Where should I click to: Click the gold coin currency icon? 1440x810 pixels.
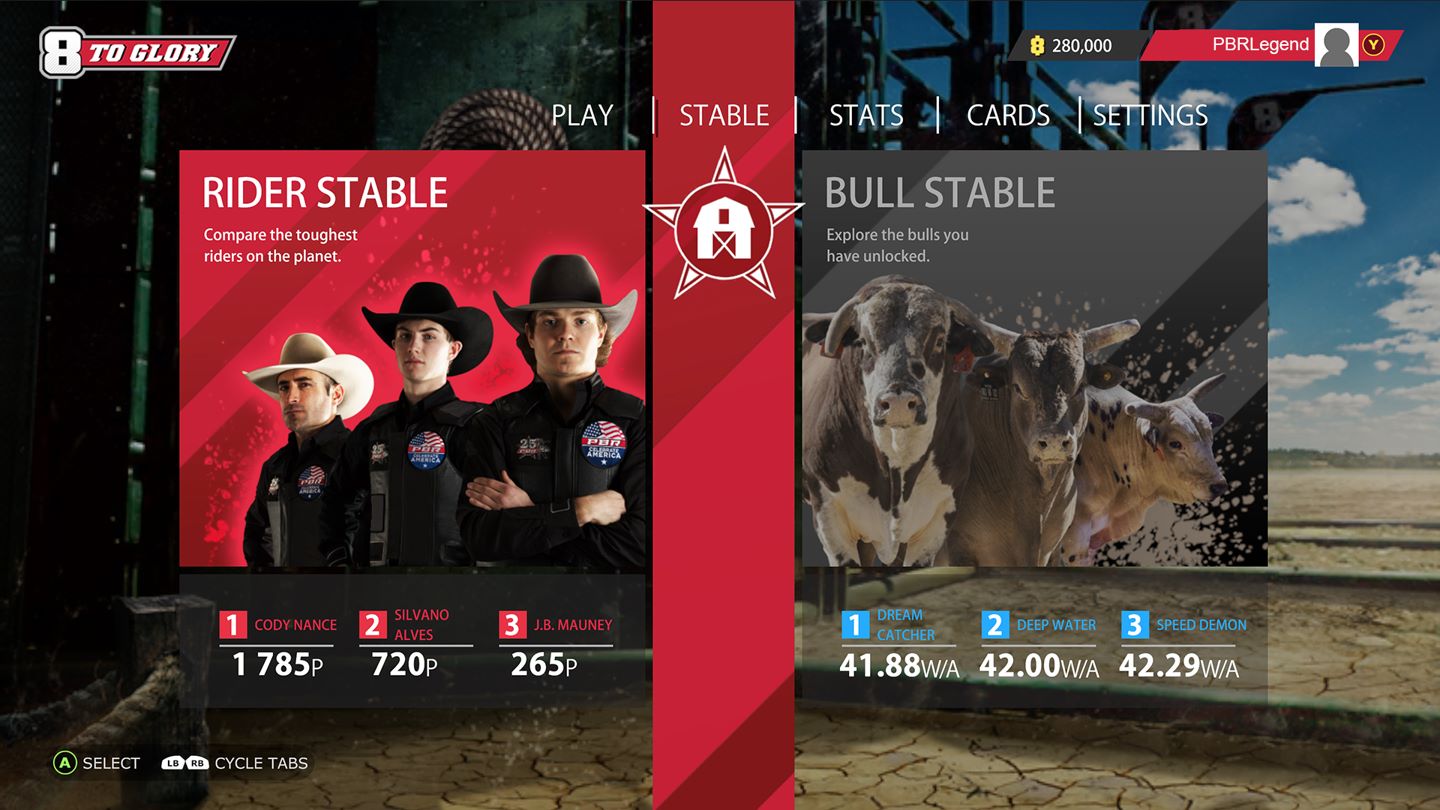1036,44
